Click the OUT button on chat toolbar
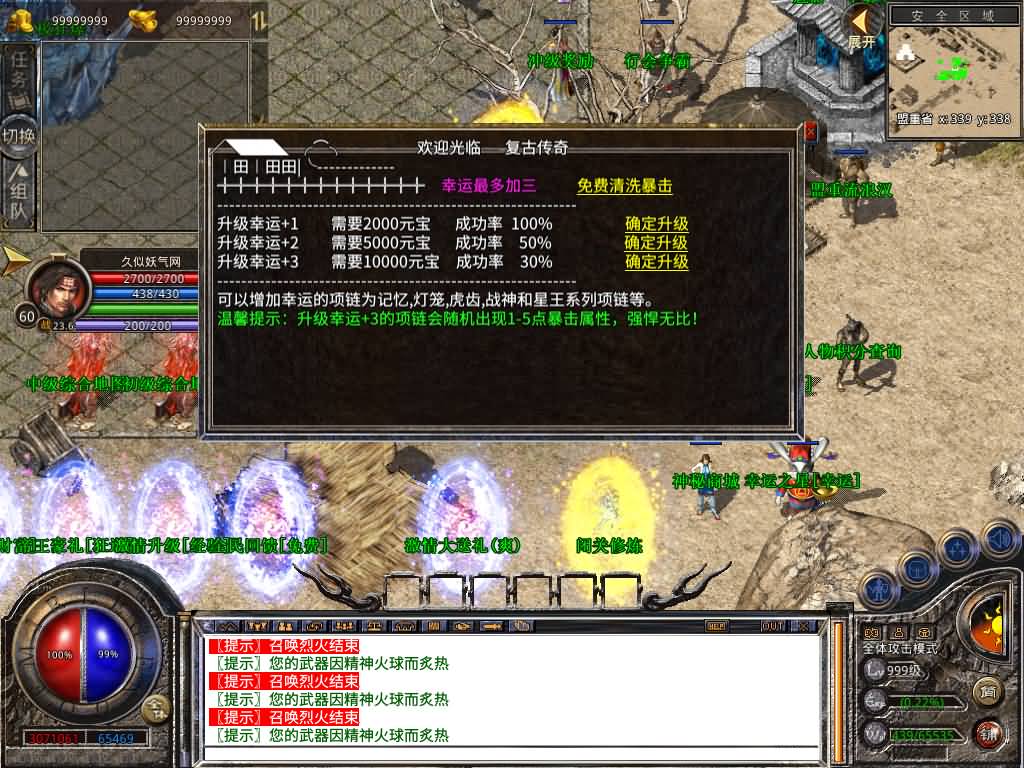 (x=772, y=626)
